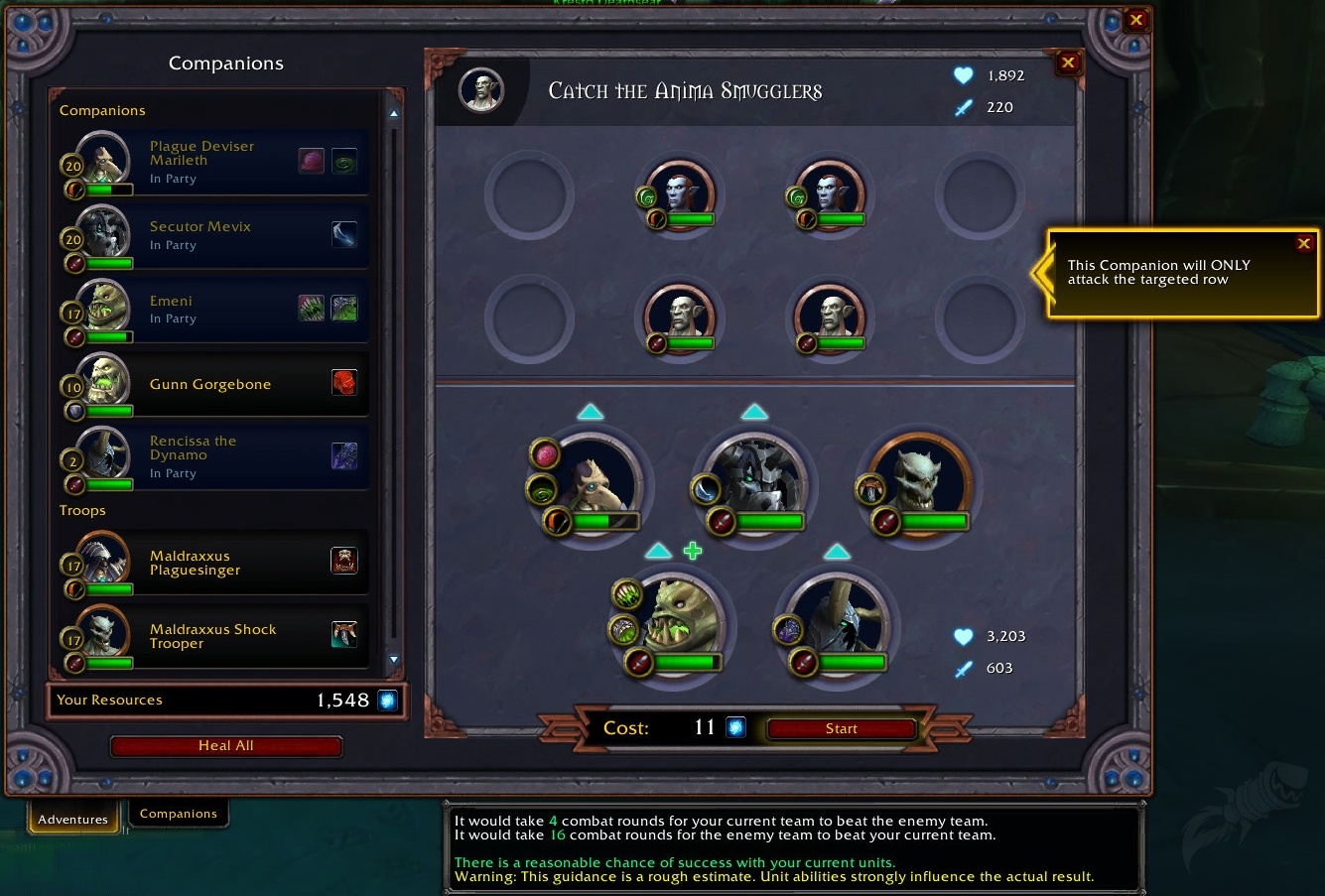1325x896 pixels.
Task: Open the Companions tab
Action: click(x=179, y=814)
